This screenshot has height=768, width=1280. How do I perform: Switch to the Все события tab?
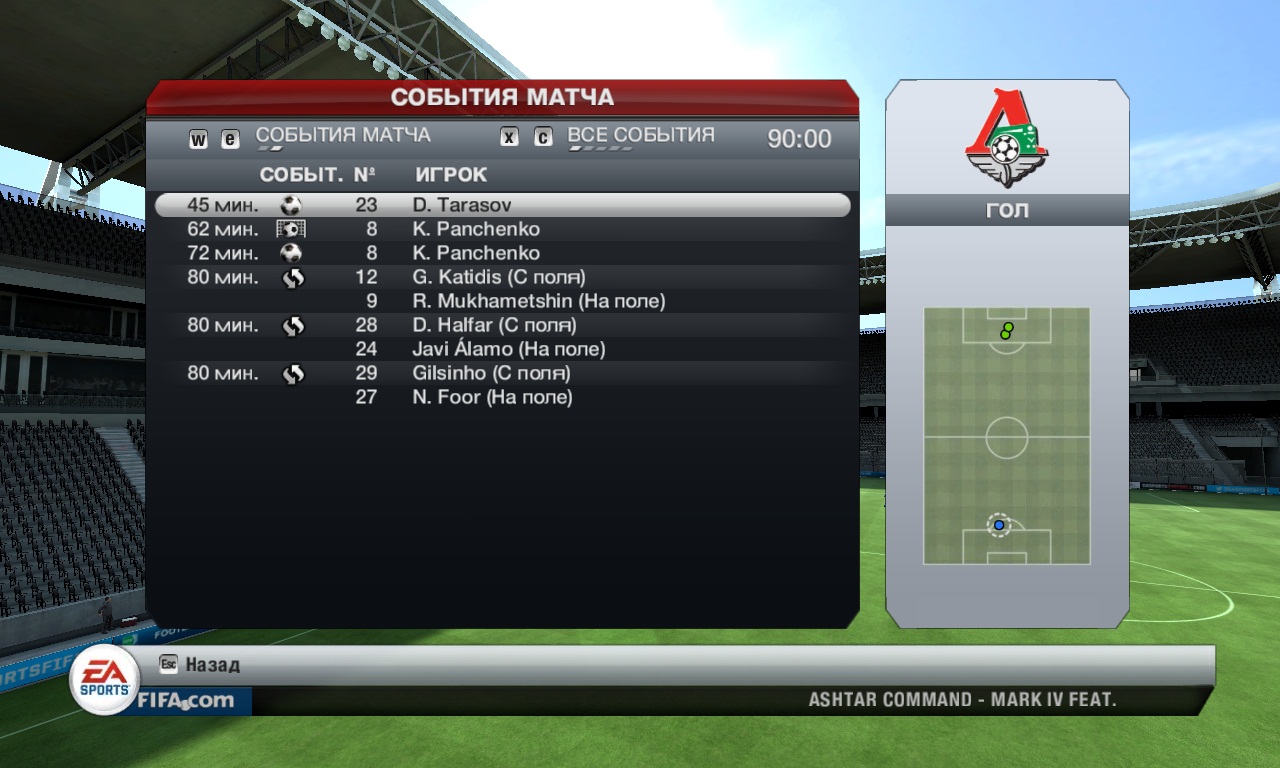640,136
